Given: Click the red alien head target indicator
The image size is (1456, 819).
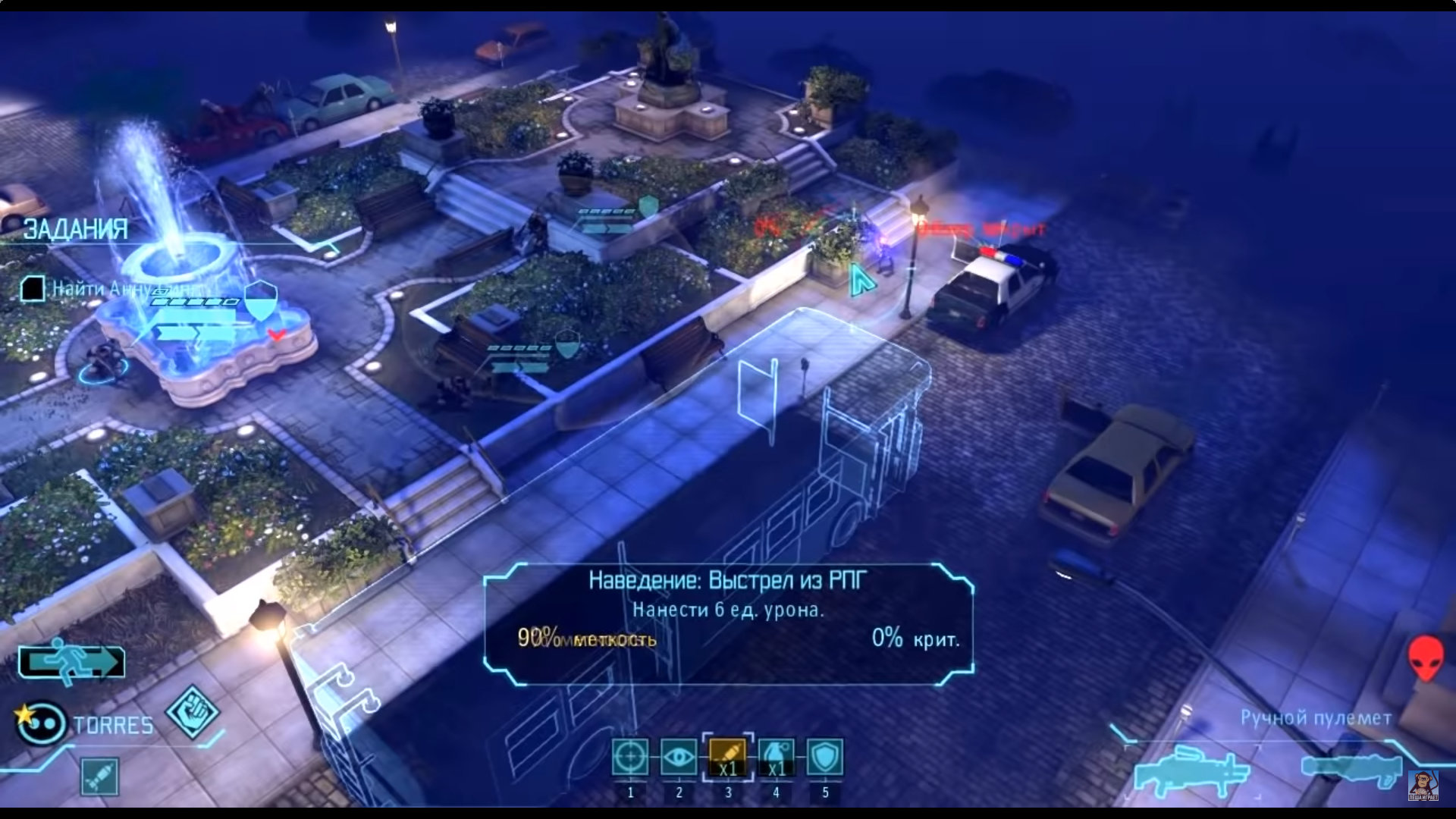Looking at the screenshot, I should click(1426, 657).
